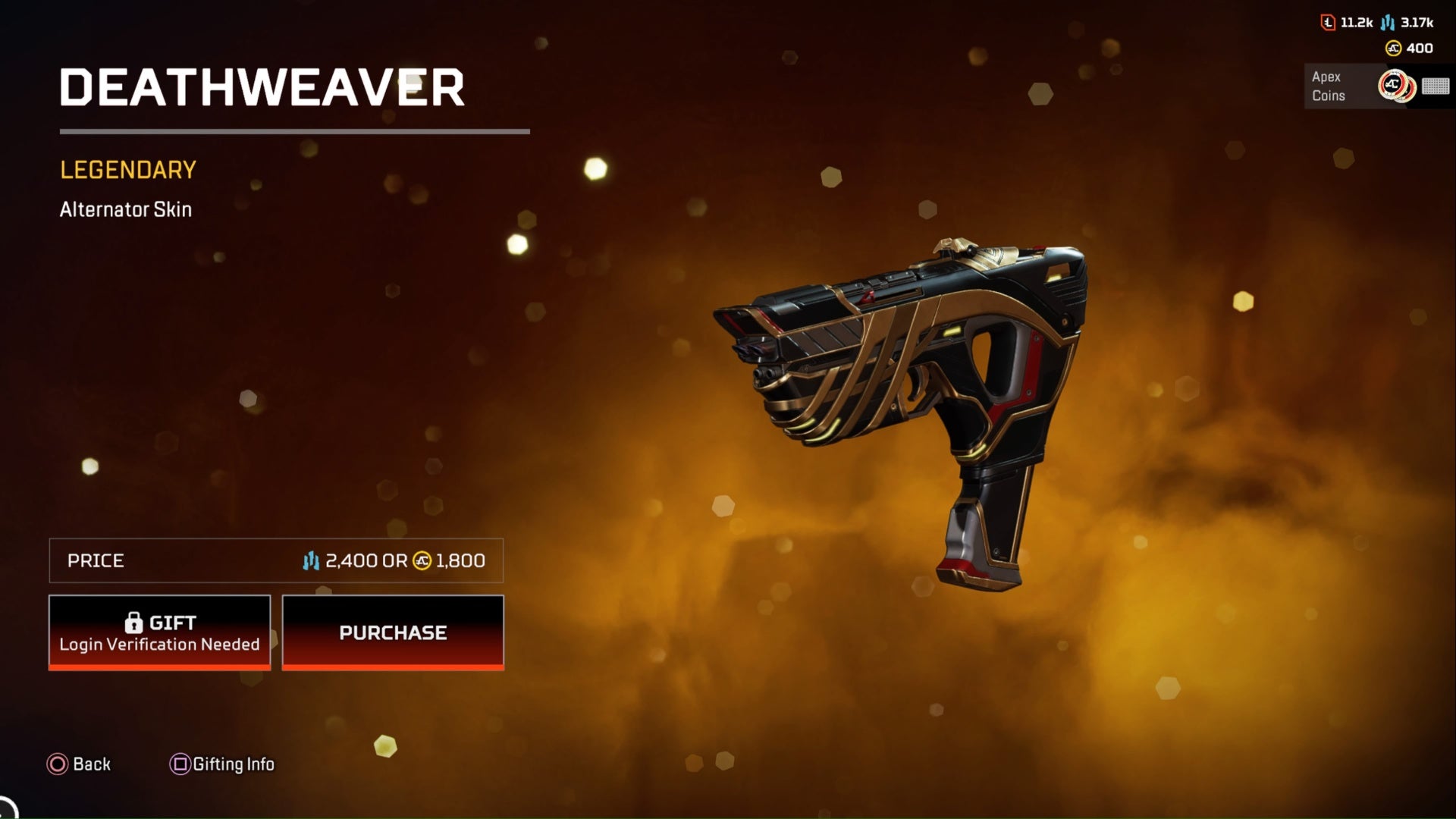Click the Alternator Skin subtitle text

coord(126,210)
